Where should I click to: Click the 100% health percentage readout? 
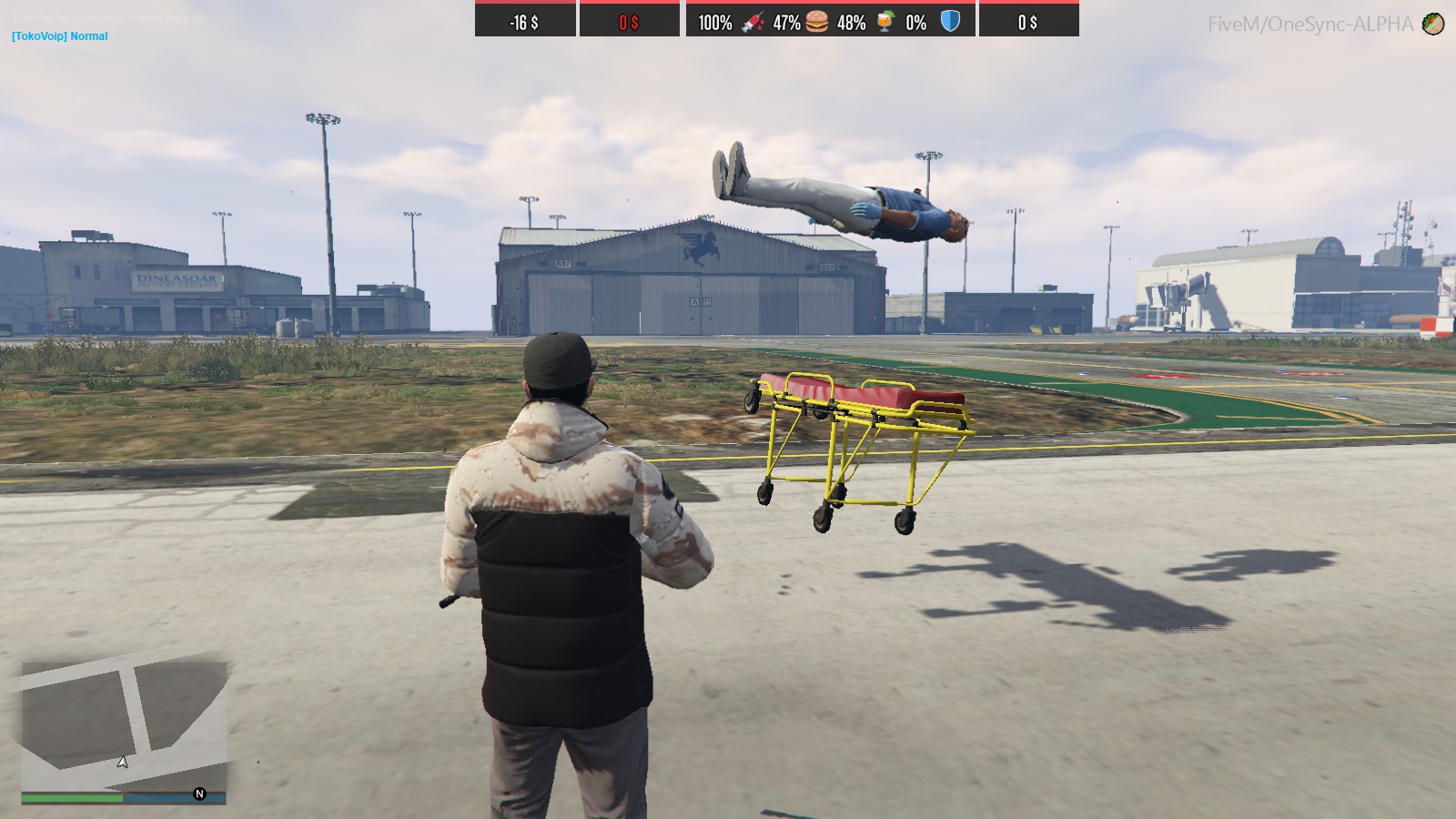715,22
